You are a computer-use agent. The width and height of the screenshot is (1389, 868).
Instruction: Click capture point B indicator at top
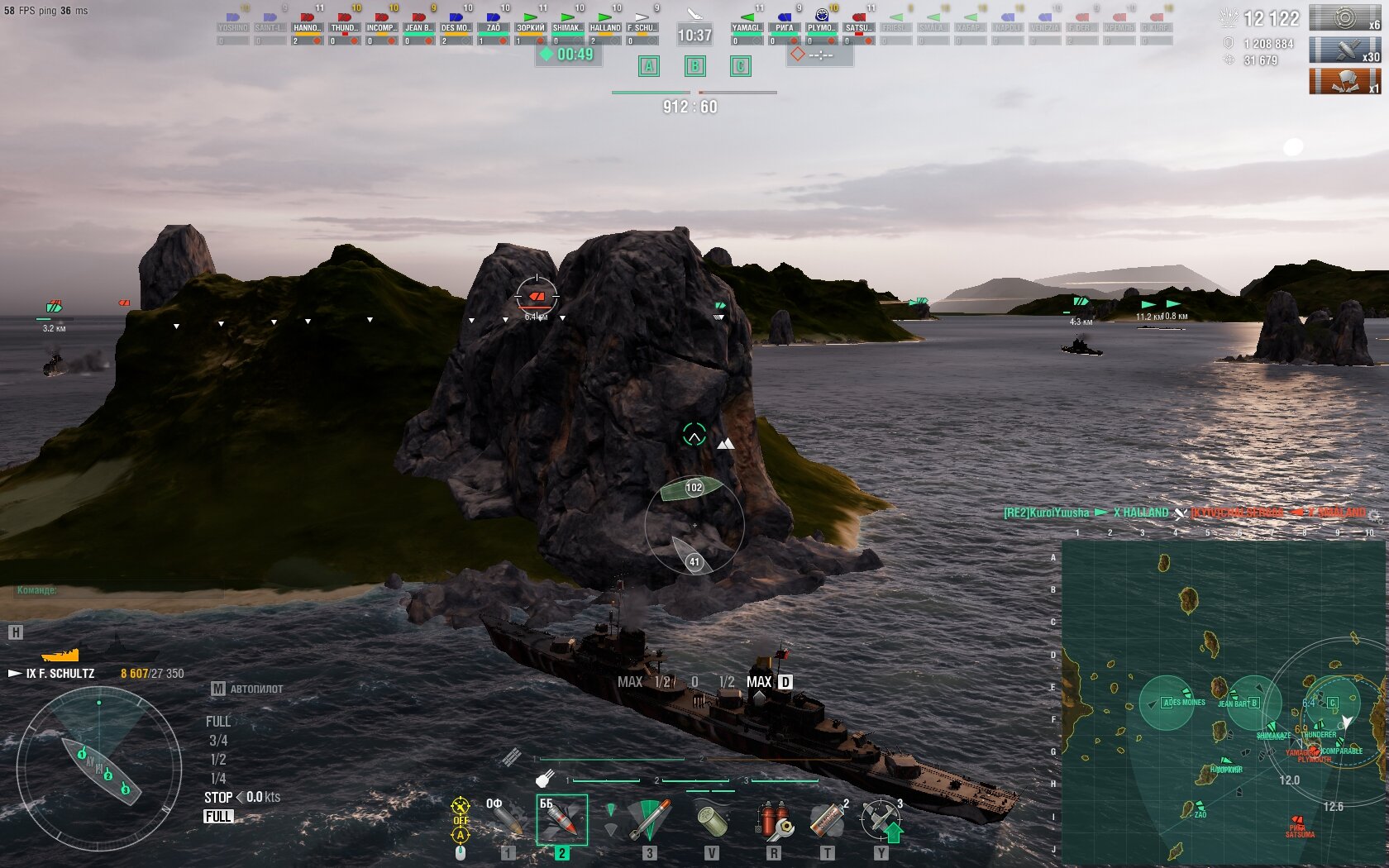tap(694, 66)
